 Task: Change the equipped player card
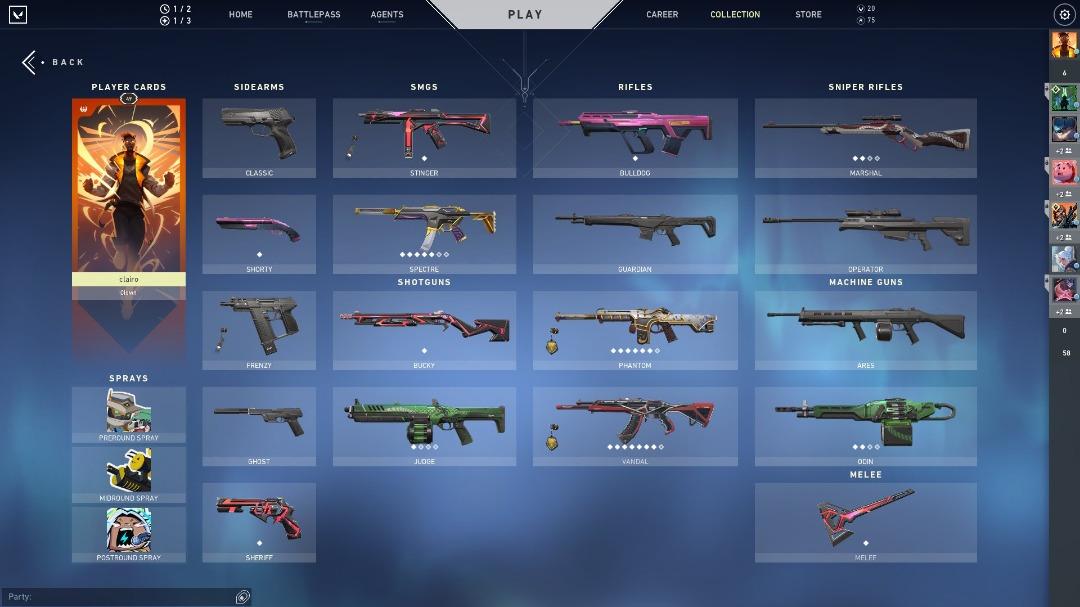tap(128, 190)
